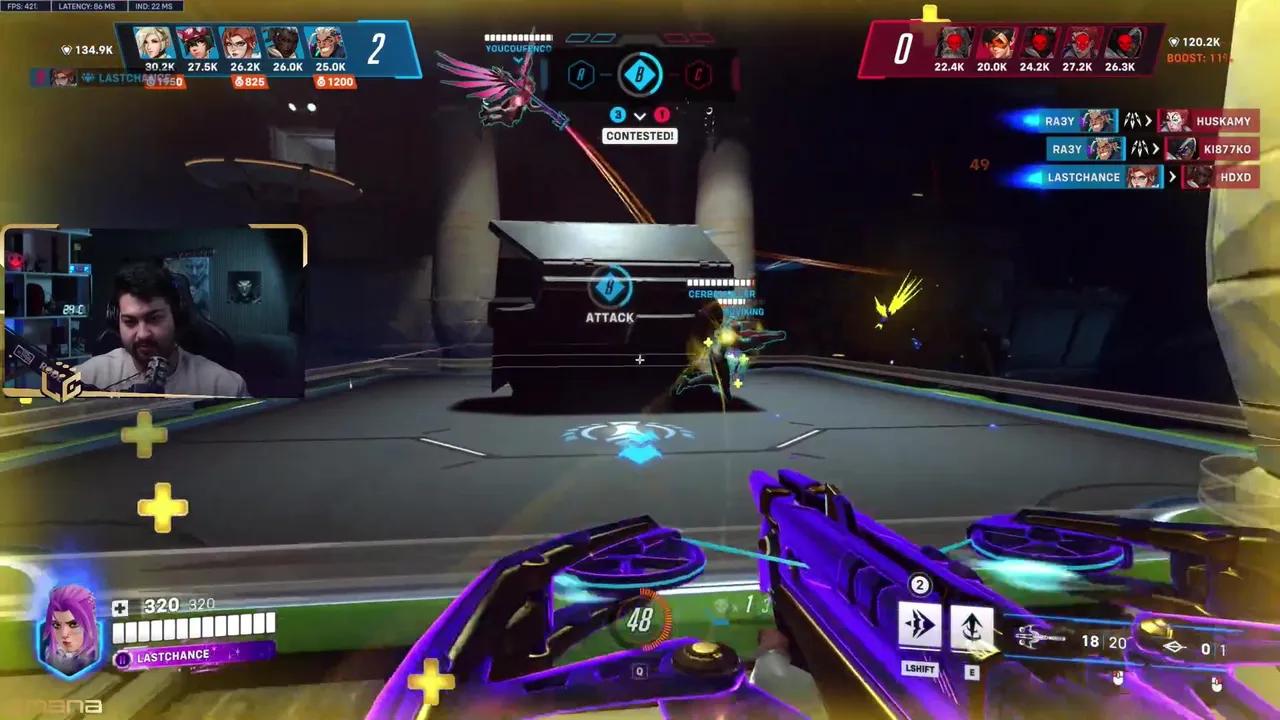1280x720 pixels.
Task: Select contested point B in top bar
Action: (x=640, y=75)
